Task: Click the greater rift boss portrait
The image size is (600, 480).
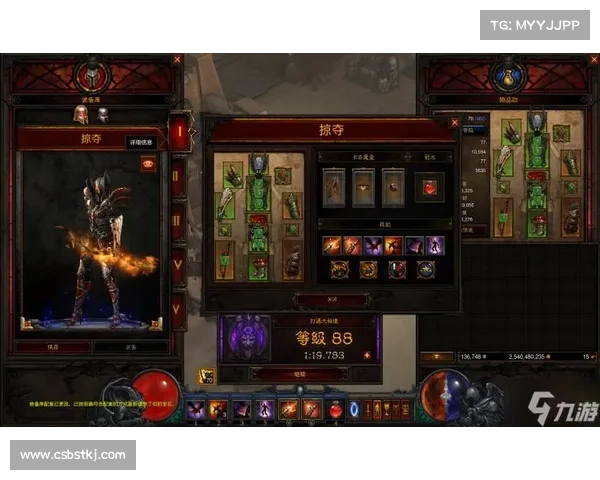Action: (246, 337)
